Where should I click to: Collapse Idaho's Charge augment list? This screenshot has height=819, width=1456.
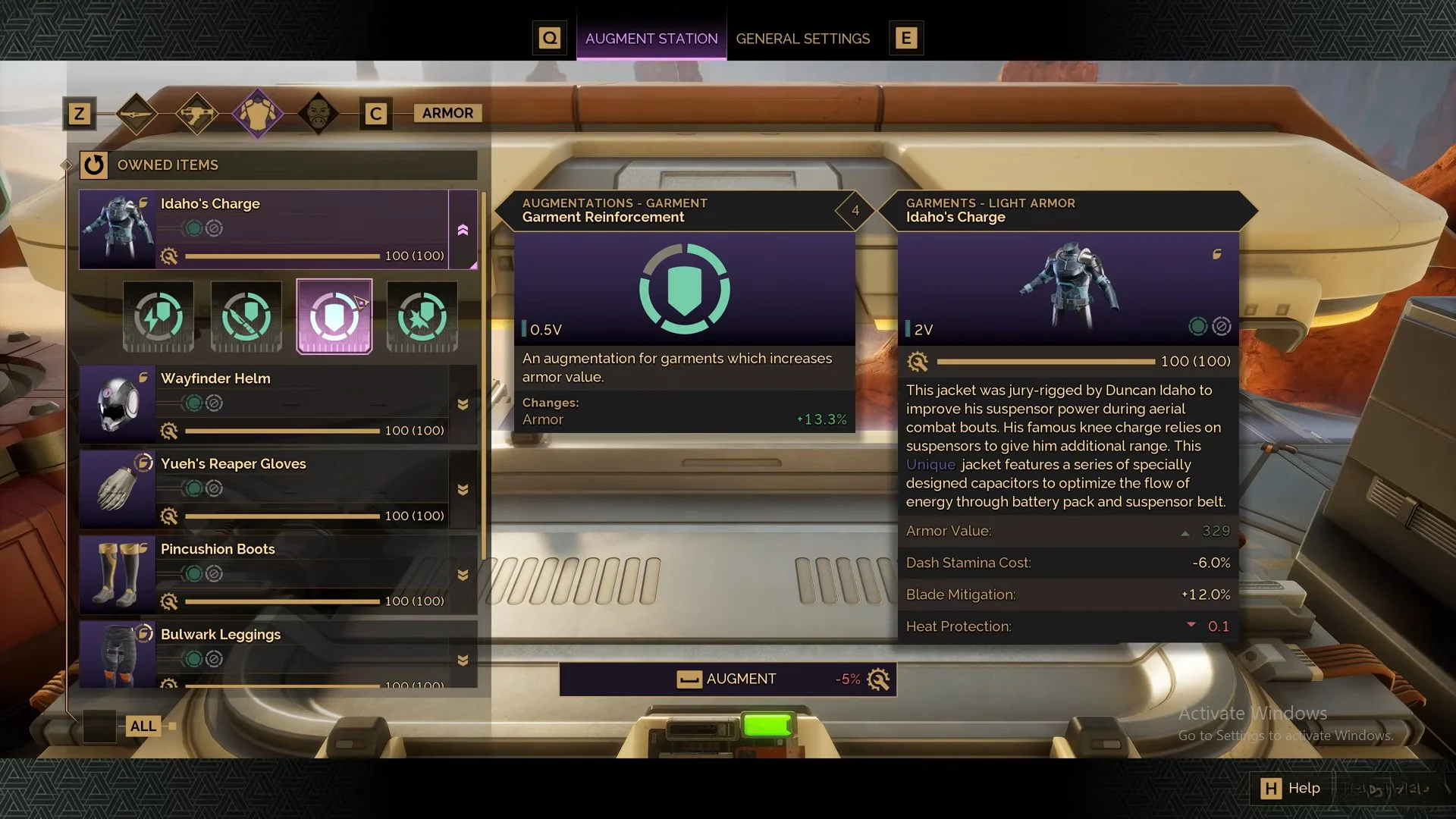pyautogui.click(x=463, y=231)
